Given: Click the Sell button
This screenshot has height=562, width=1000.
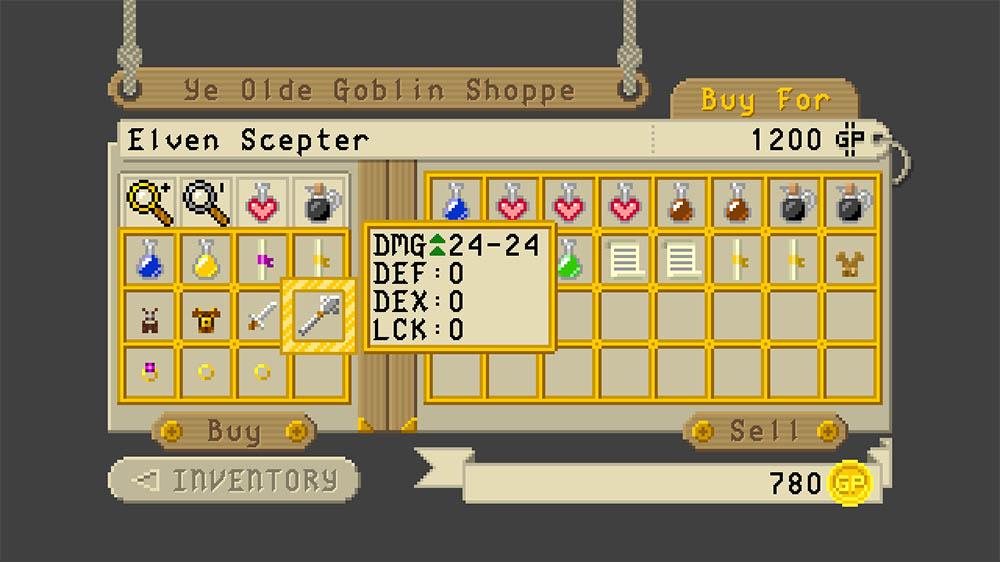Looking at the screenshot, I should 765,432.
